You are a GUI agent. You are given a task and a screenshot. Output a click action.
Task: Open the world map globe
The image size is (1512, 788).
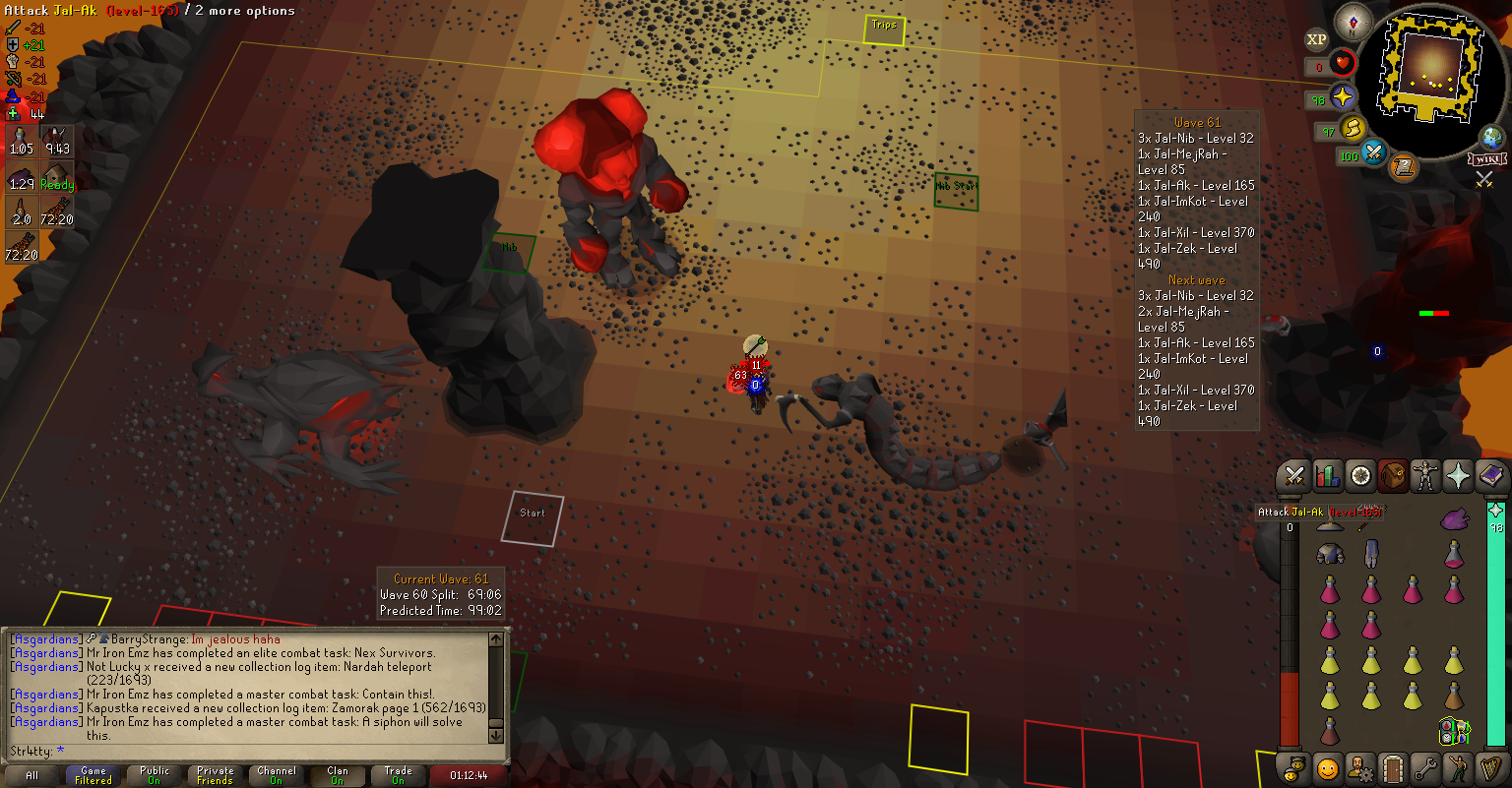1492,137
